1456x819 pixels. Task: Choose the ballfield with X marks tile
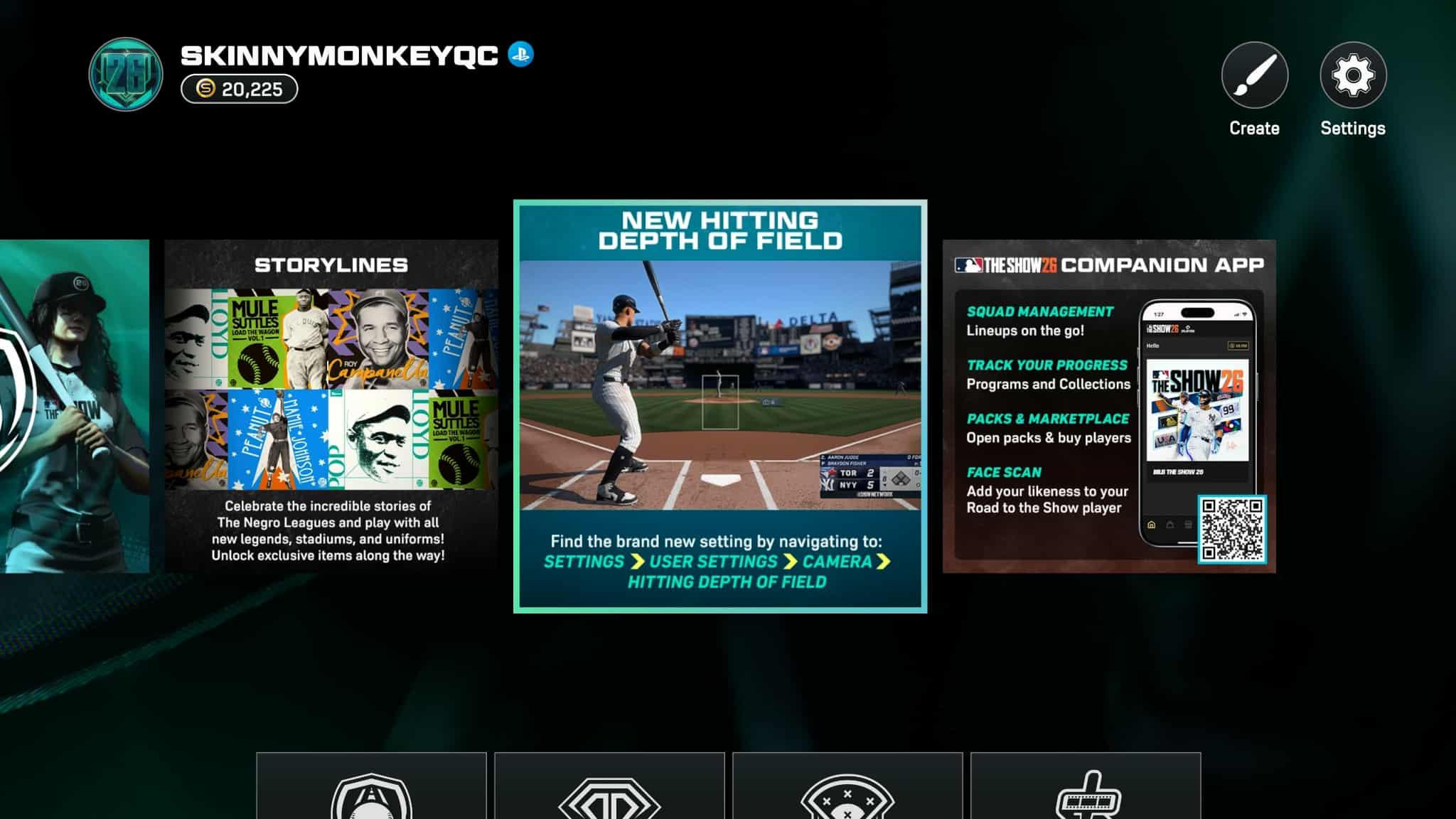847,788
